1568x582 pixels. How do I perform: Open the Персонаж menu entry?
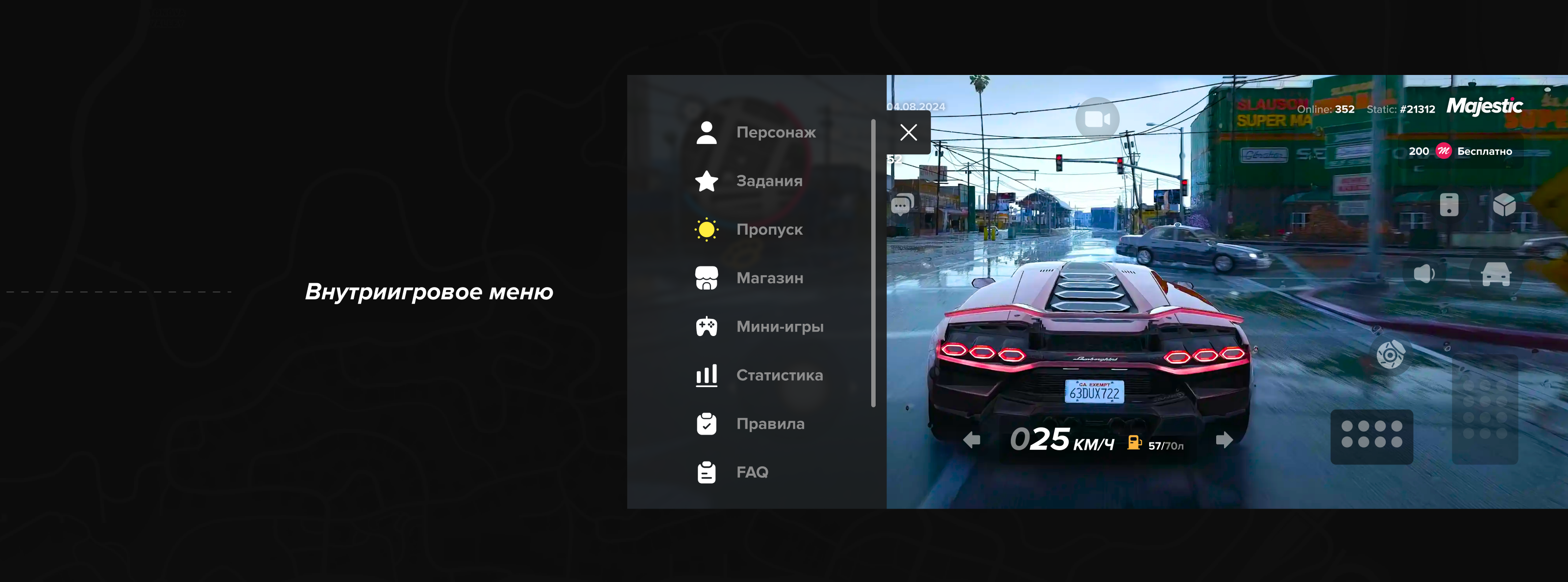point(775,132)
